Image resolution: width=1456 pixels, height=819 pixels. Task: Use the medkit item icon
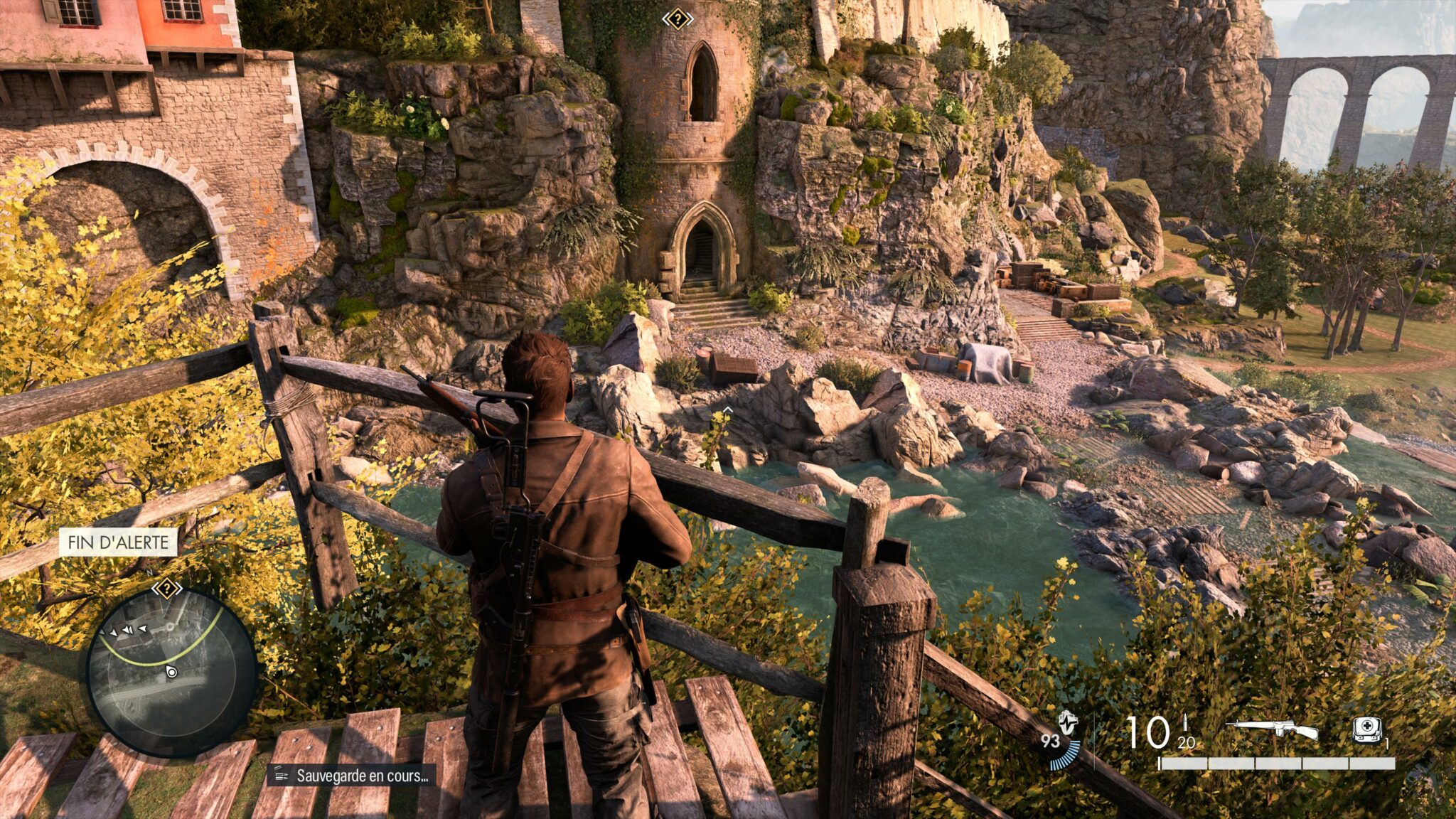click(1366, 730)
